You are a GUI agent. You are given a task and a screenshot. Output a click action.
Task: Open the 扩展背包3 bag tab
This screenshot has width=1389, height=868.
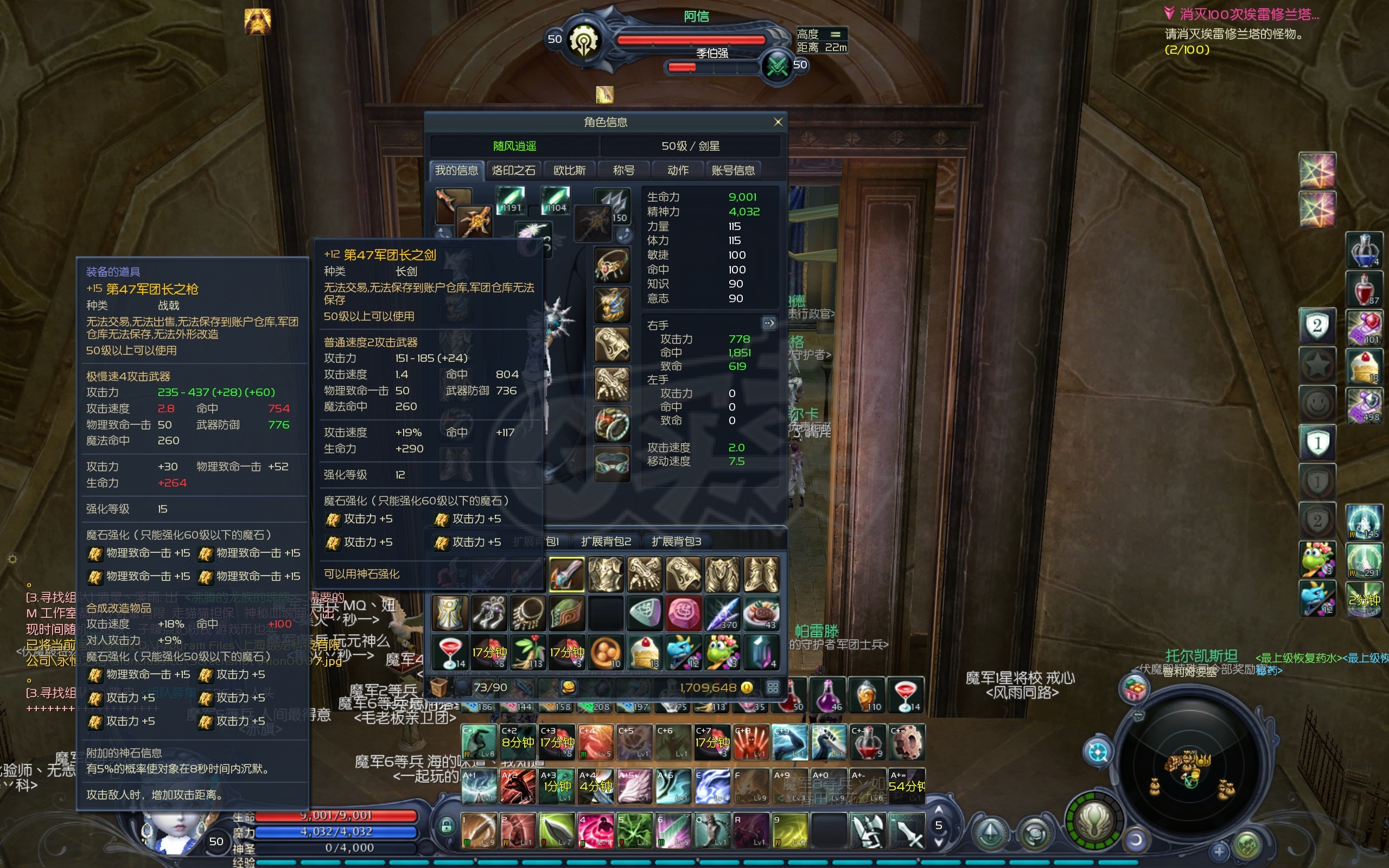[x=676, y=541]
